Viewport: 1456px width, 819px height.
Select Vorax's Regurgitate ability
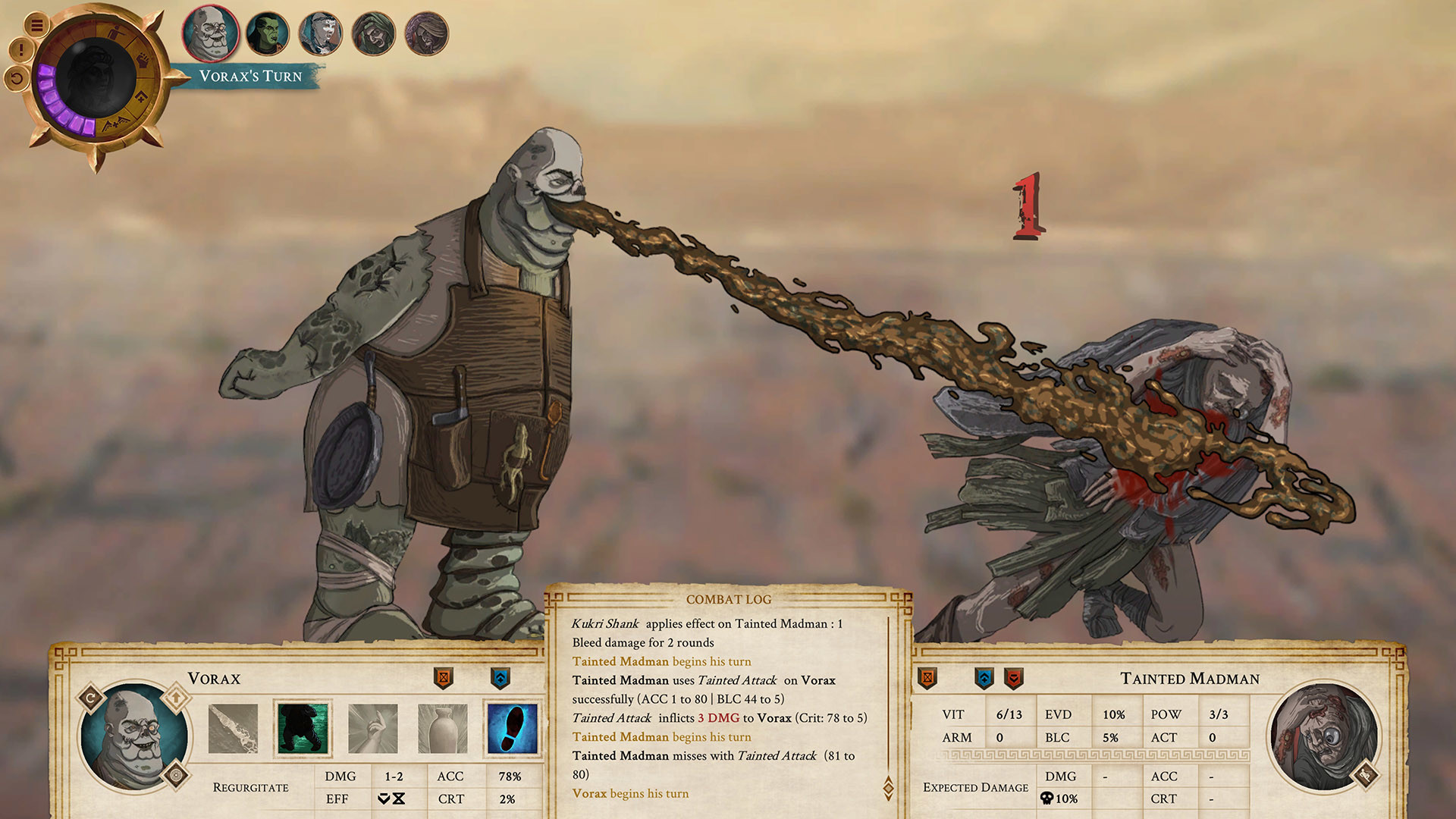[232, 730]
